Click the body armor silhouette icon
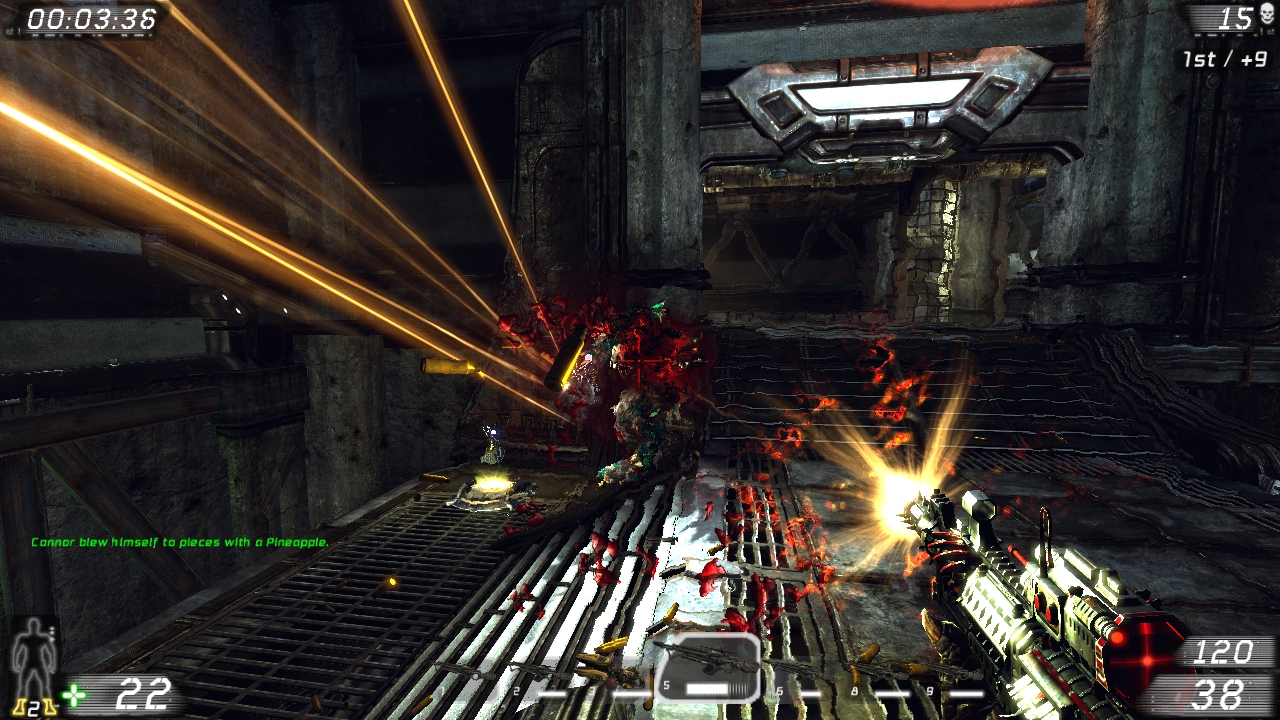Screen dimensions: 1280x720 click(32, 650)
